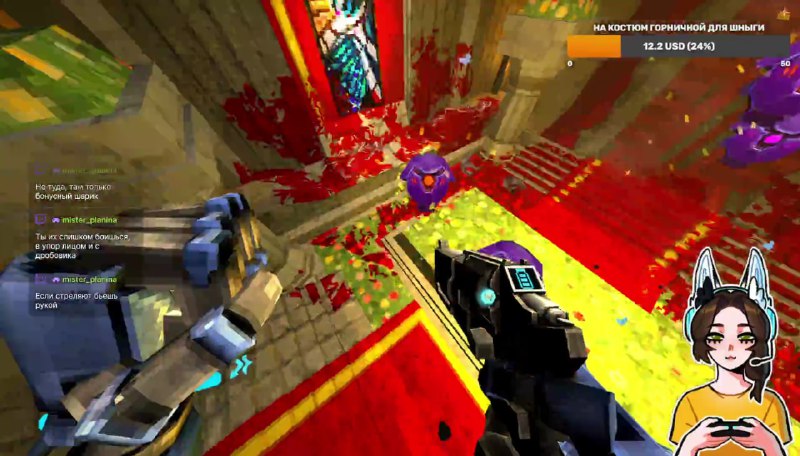Select the chat message starting "Если стреляют"
The image size is (800, 456).
(70, 300)
